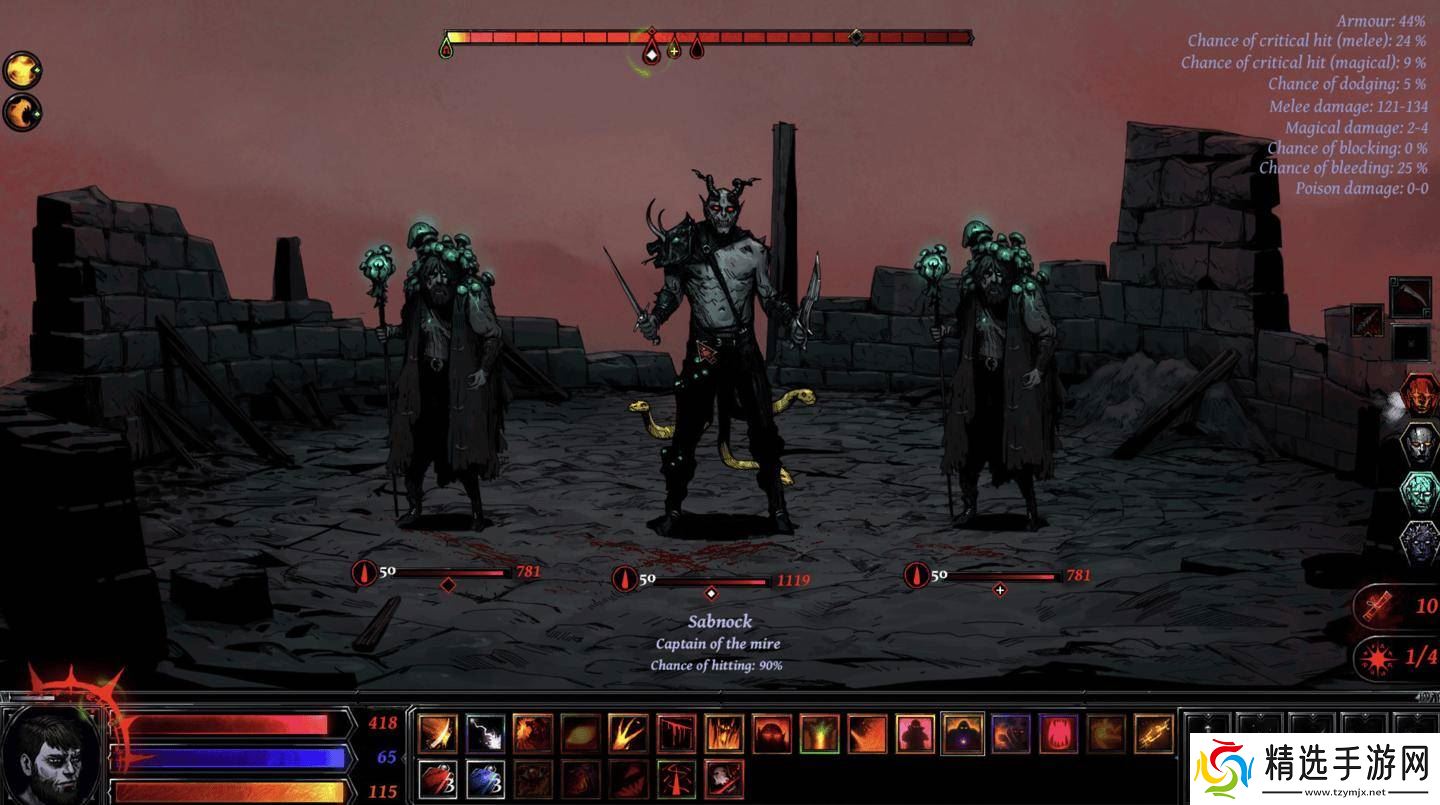Open the hero portrait character sheet
Screen dimensions: 1440x805
point(52,750)
